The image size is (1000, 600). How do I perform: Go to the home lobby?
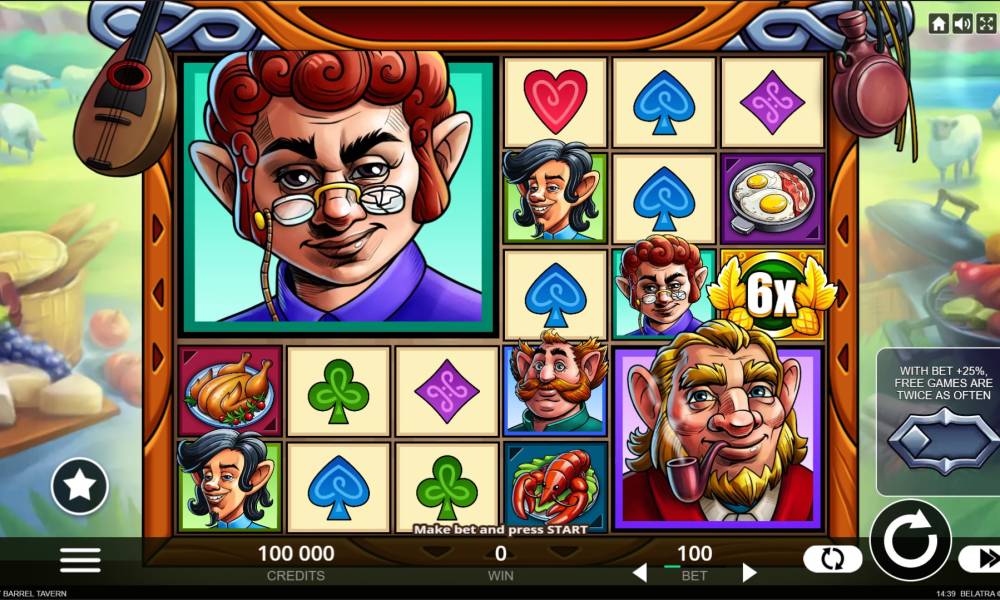pyautogui.click(x=938, y=24)
